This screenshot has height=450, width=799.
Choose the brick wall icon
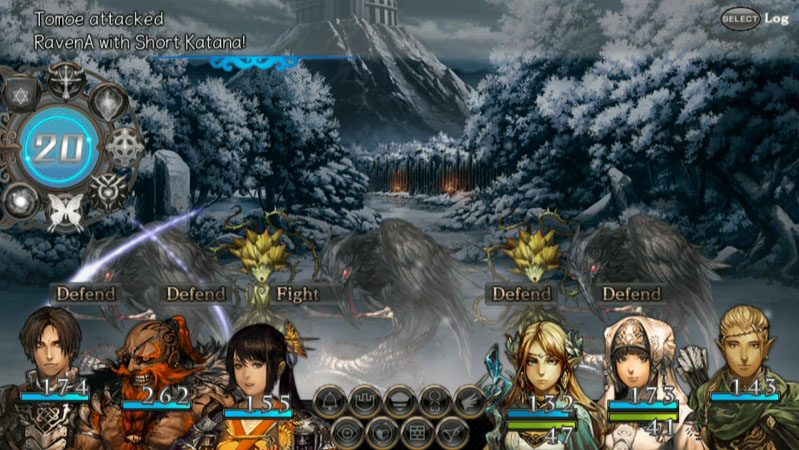tap(417, 433)
